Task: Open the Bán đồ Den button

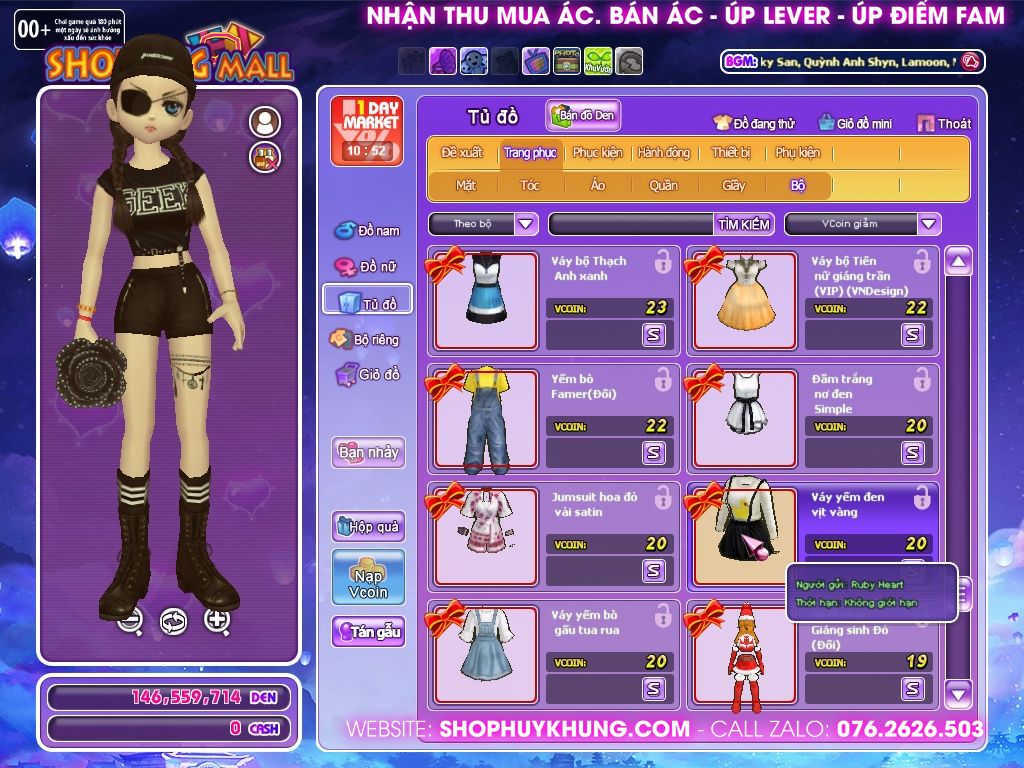Action: pos(583,116)
